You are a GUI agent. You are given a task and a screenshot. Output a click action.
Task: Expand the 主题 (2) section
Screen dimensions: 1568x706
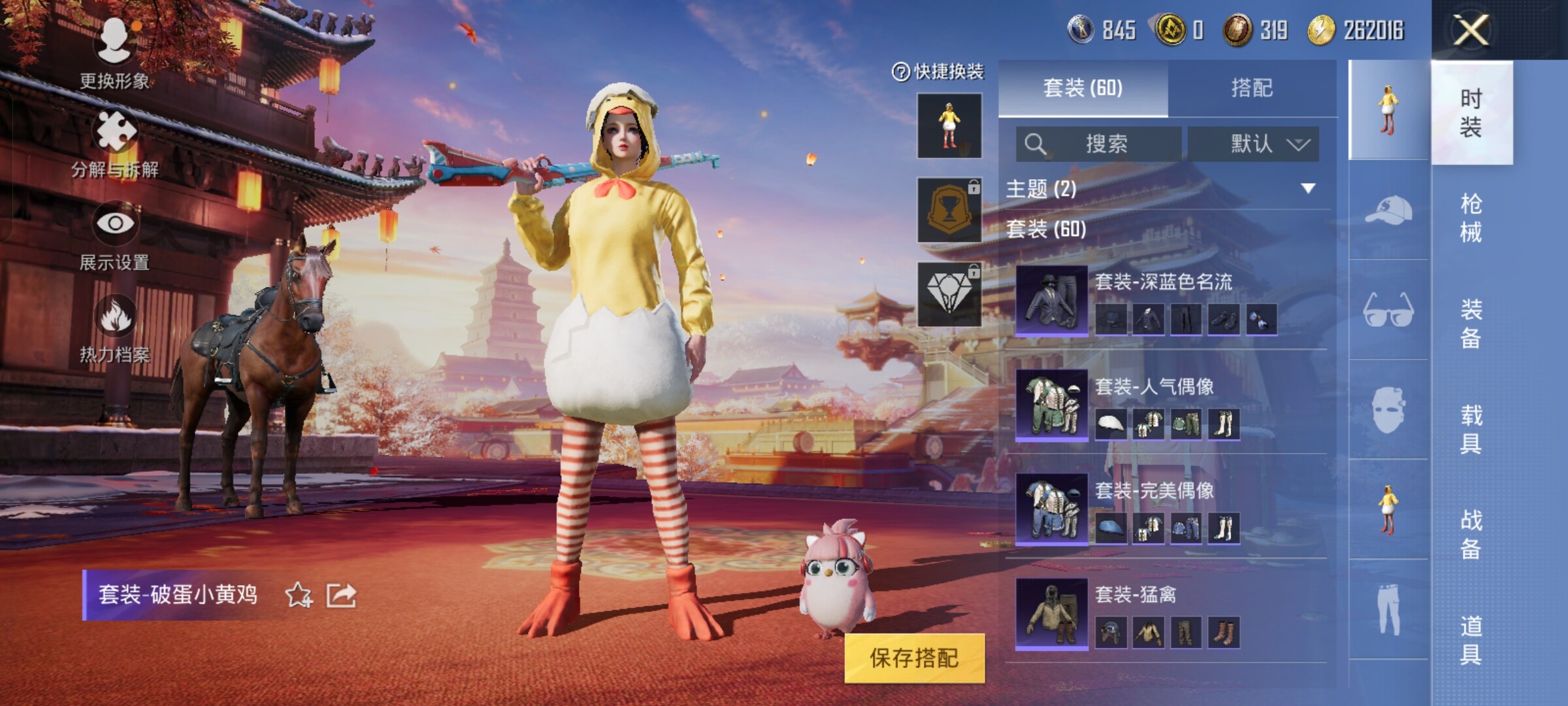[x=1307, y=189]
